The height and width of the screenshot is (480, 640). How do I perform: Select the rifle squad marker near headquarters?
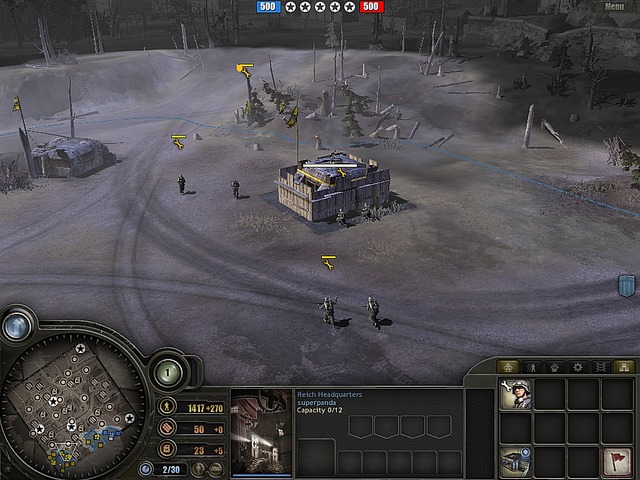(328, 262)
